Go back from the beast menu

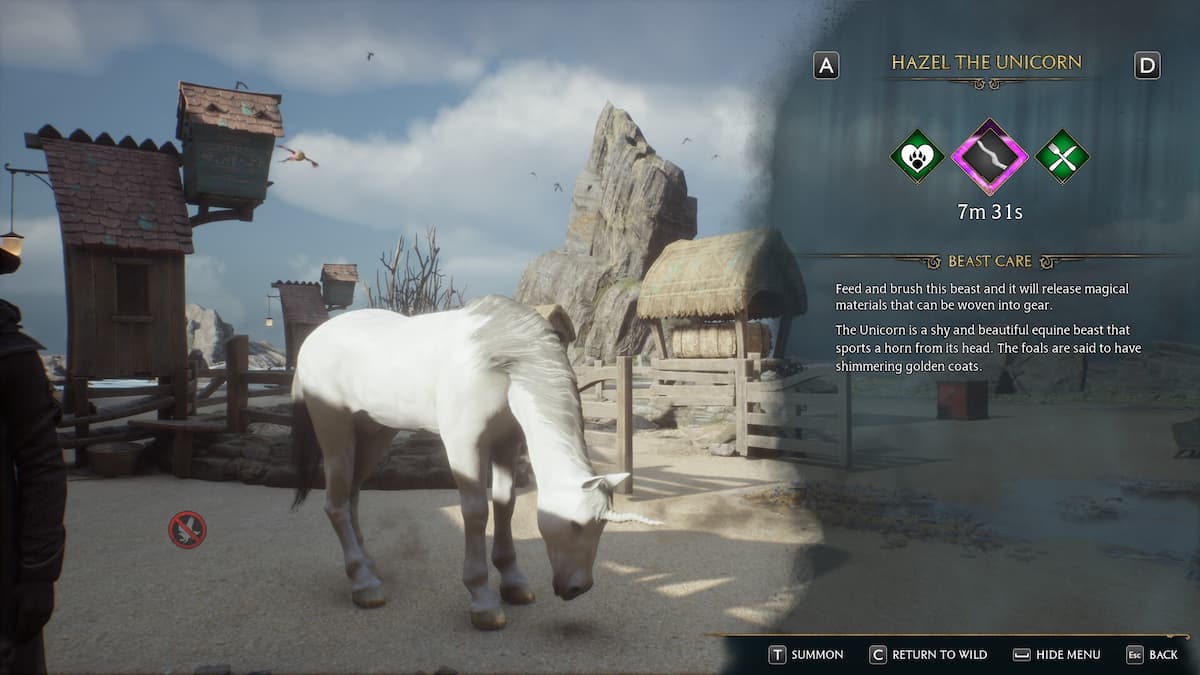click(x=1152, y=654)
